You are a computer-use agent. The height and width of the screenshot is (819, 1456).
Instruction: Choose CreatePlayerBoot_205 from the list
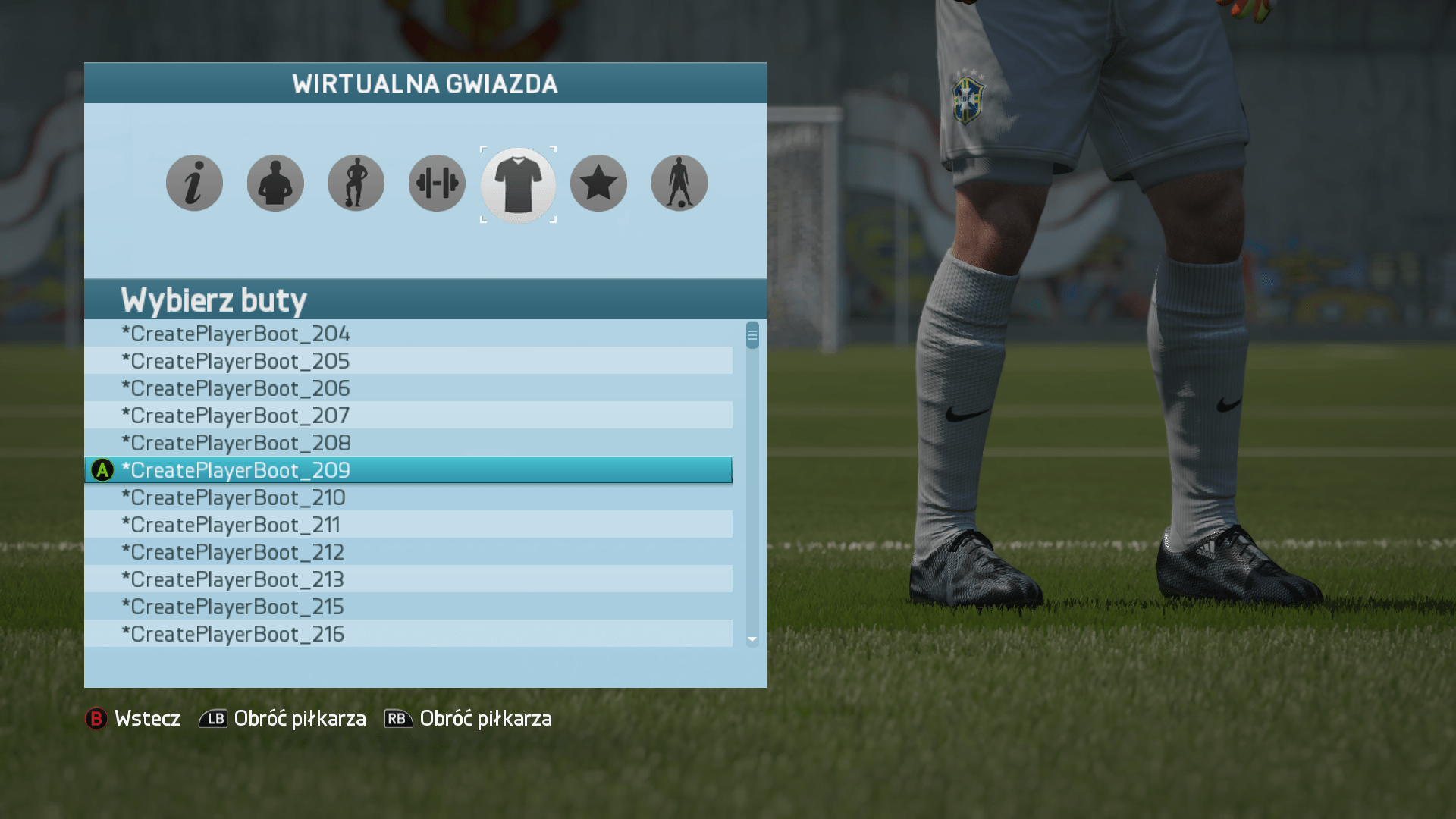[x=408, y=361]
